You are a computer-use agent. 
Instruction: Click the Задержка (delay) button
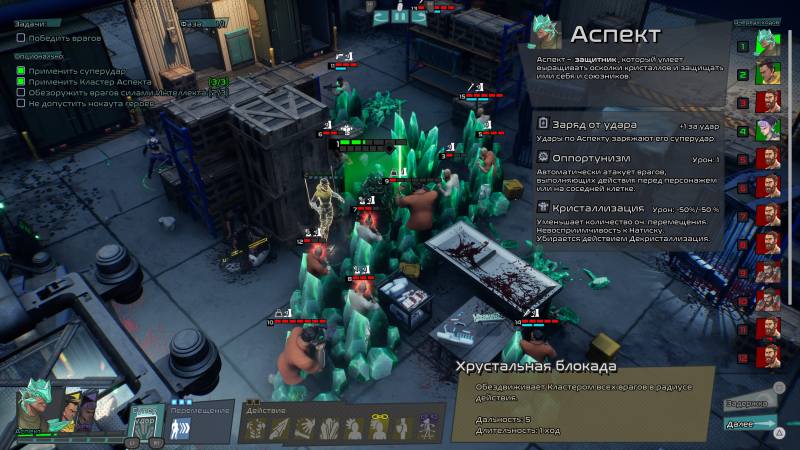click(x=748, y=402)
